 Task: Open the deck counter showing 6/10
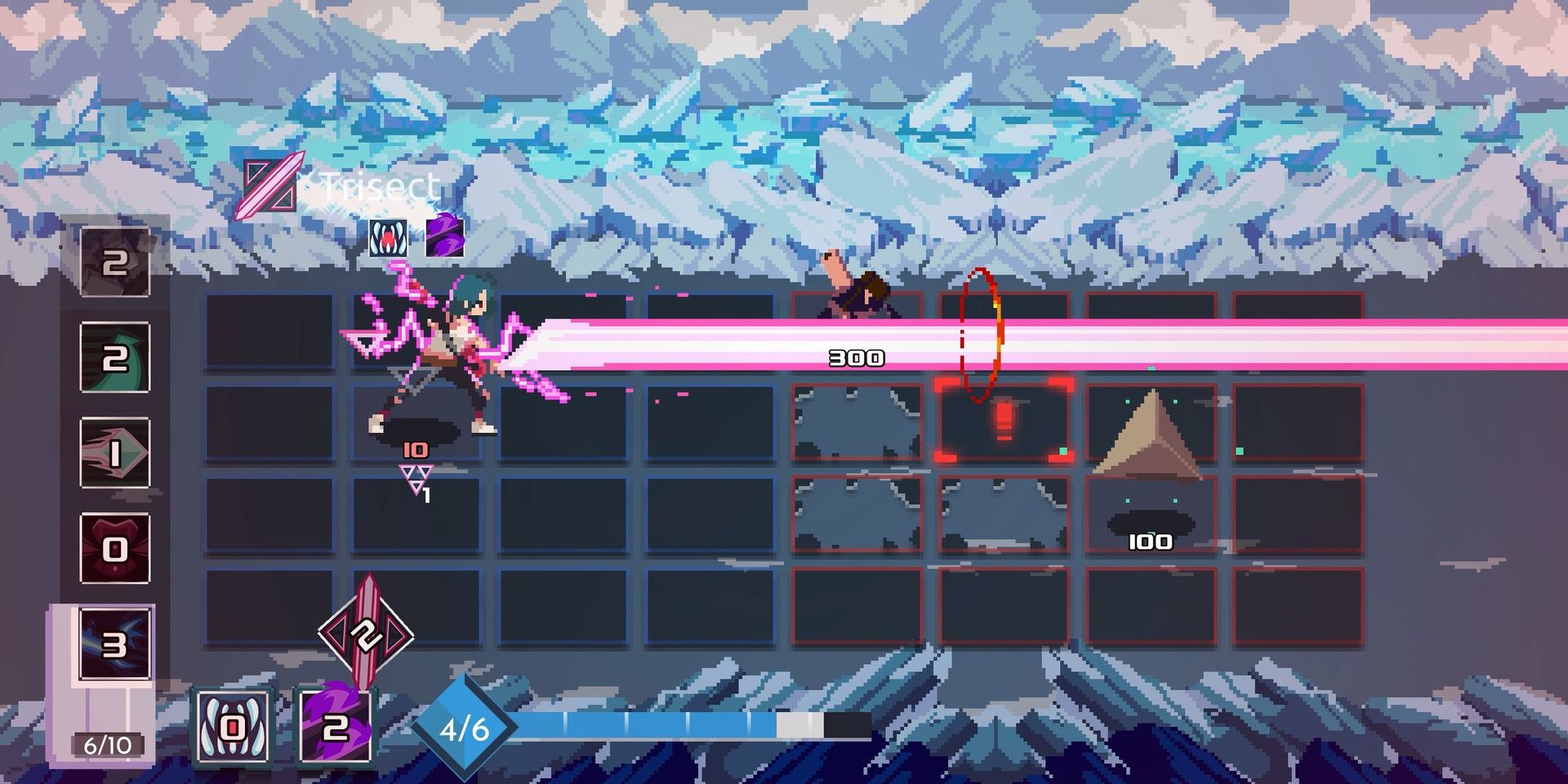pos(105,745)
